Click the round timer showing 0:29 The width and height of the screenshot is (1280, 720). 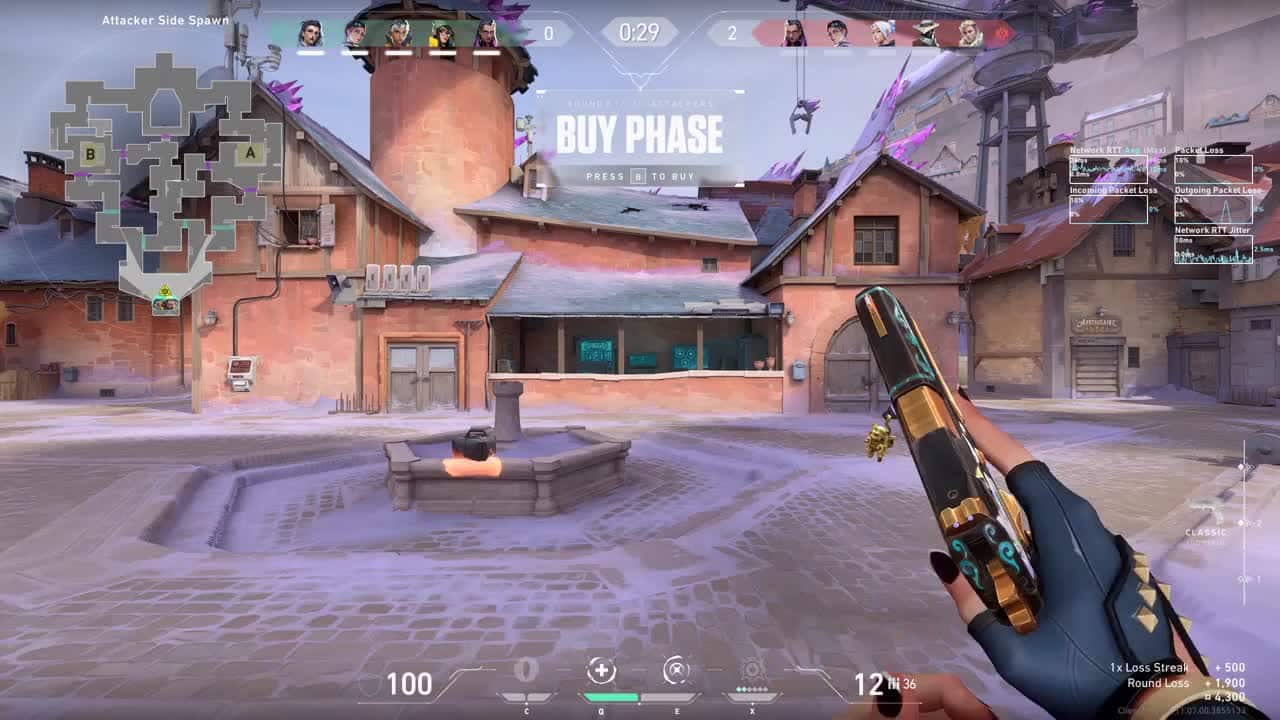click(640, 32)
